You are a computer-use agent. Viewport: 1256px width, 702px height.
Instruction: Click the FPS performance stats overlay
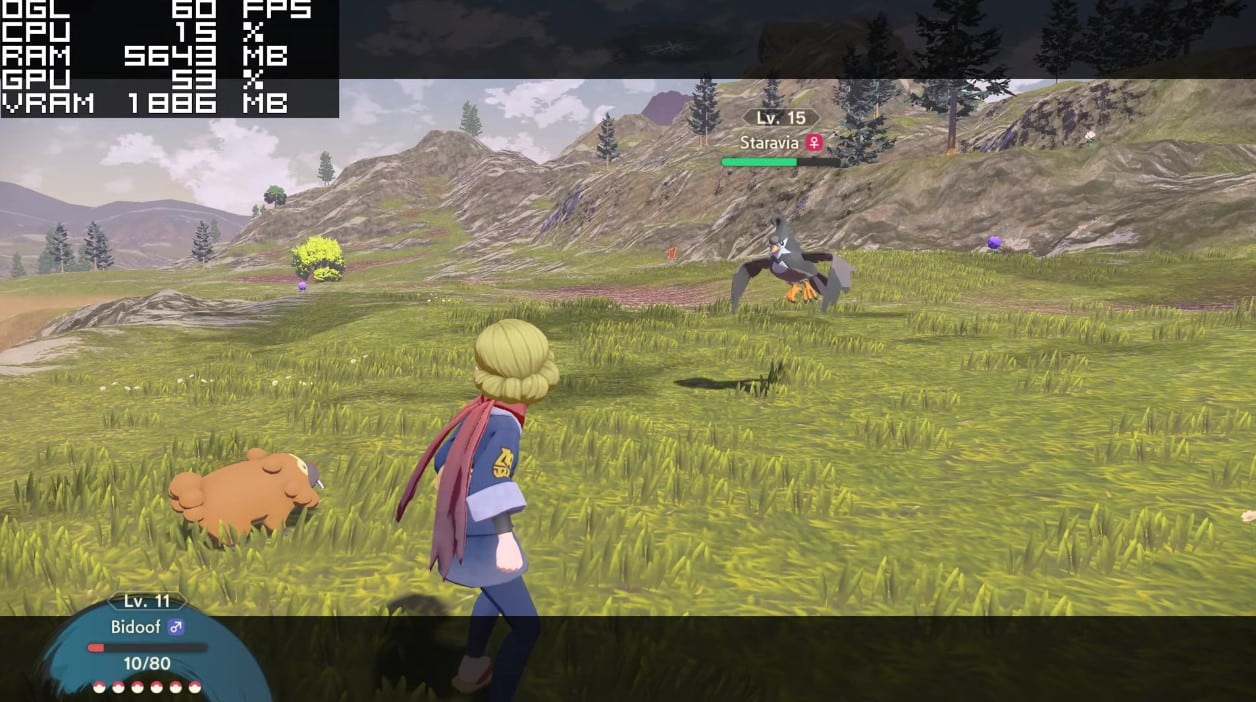[x=169, y=57]
